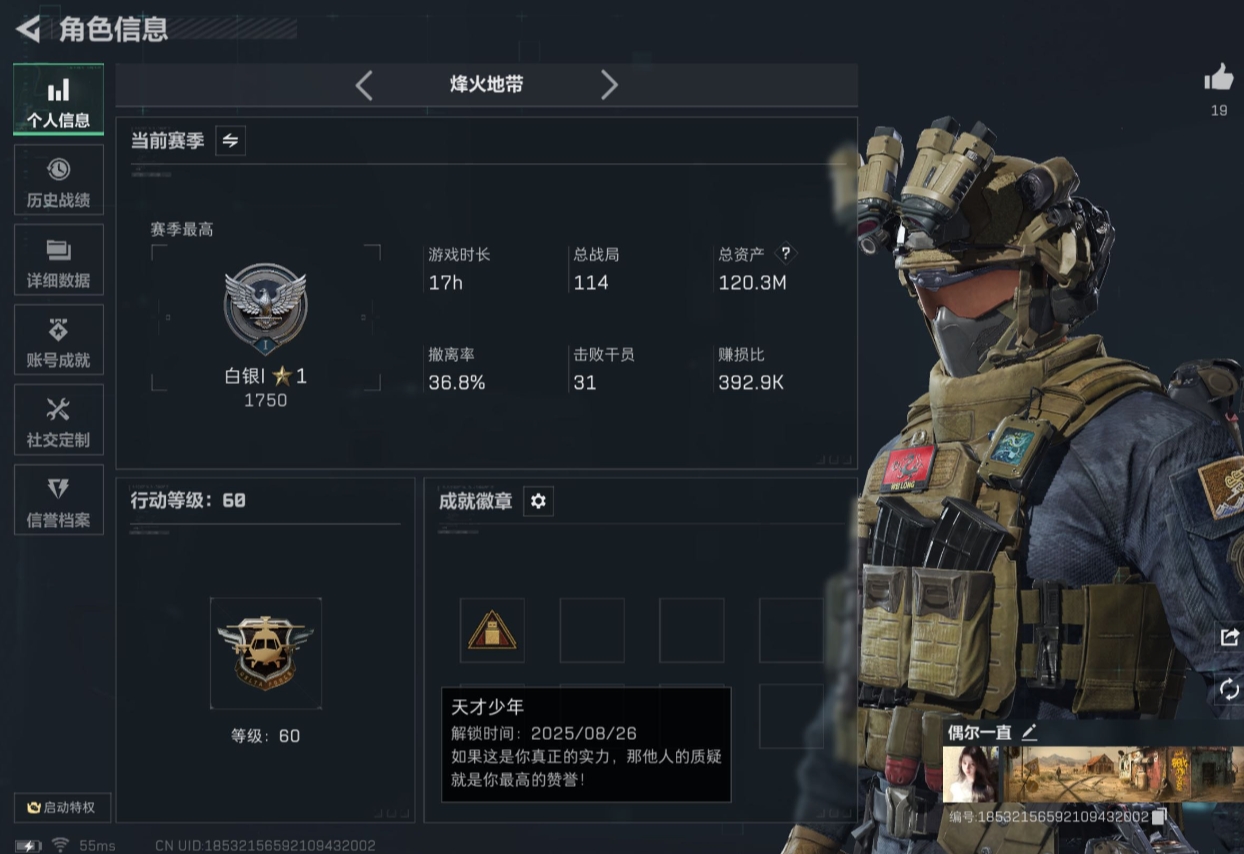Screen dimensions: 1244x854
Task: View the 信誉档案 tab
Action: [x=58, y=500]
